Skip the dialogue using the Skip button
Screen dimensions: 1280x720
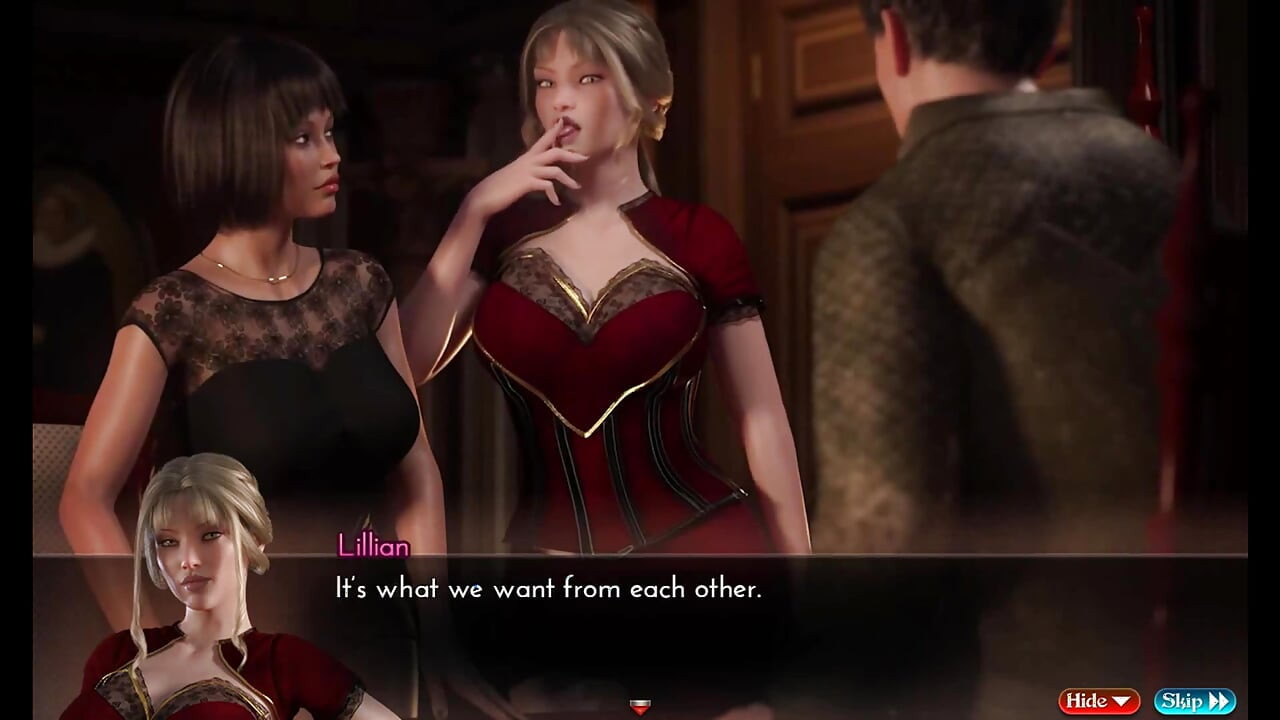(1194, 701)
